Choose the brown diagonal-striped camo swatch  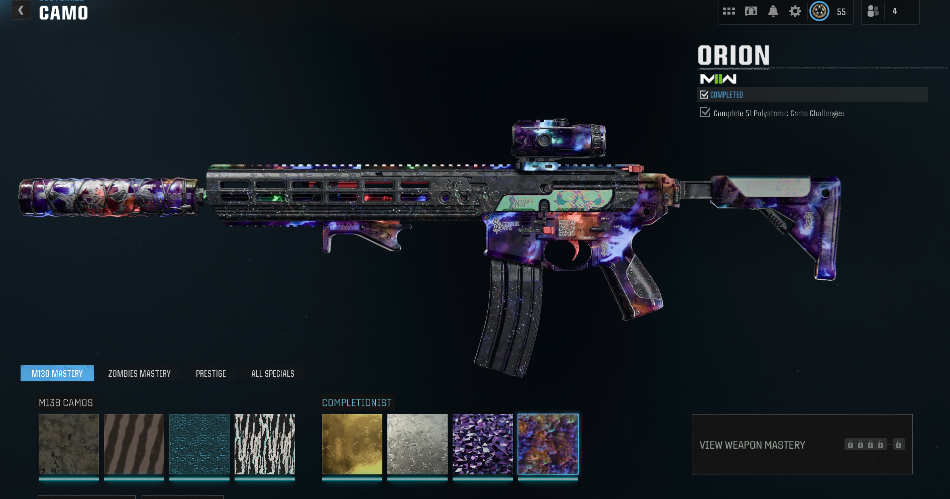134,444
